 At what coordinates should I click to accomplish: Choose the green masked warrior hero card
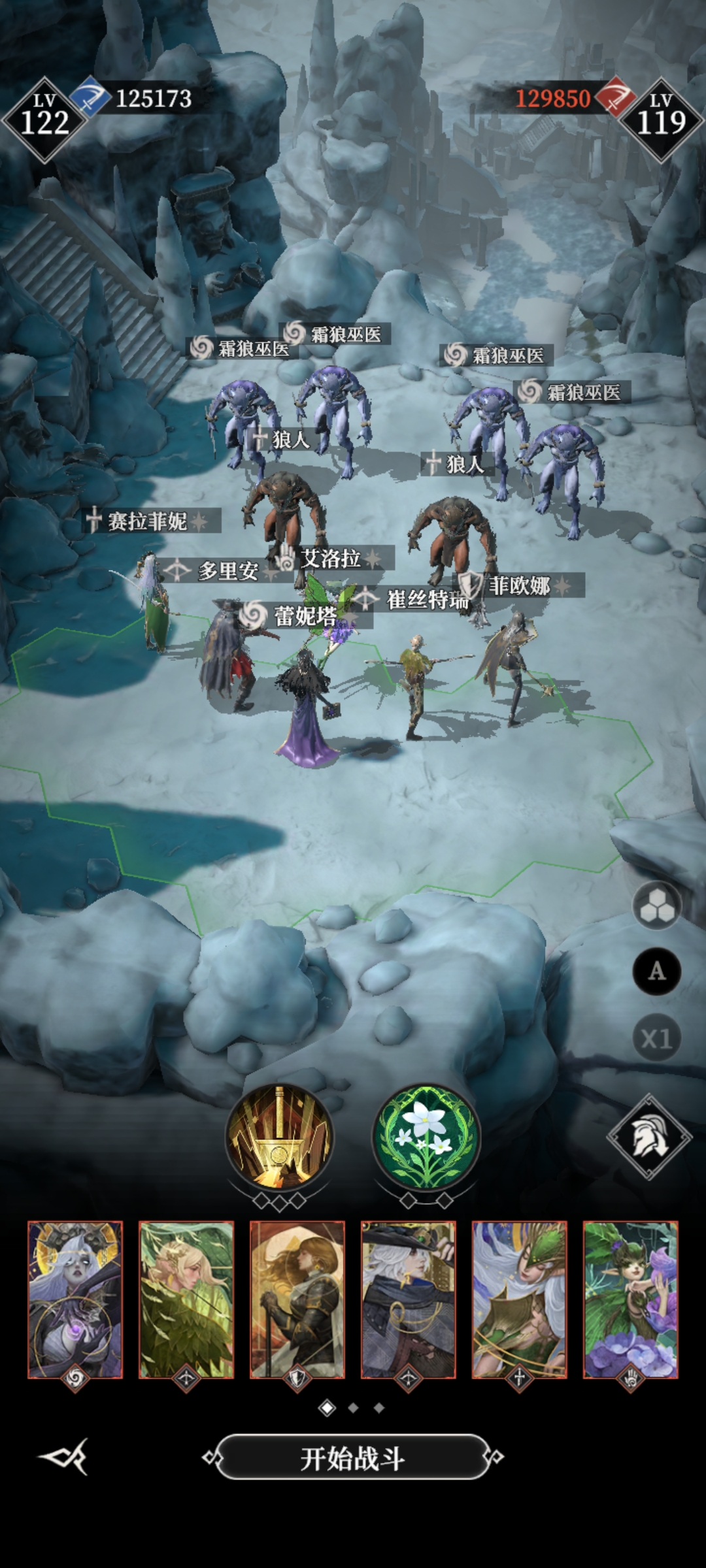pyautogui.click(x=520, y=1299)
